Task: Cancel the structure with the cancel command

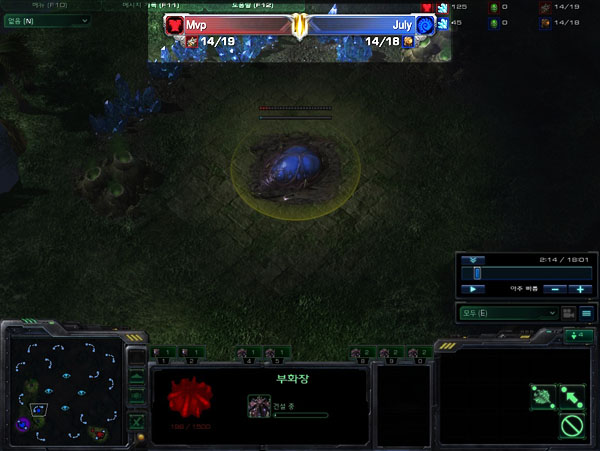Action: click(572, 425)
